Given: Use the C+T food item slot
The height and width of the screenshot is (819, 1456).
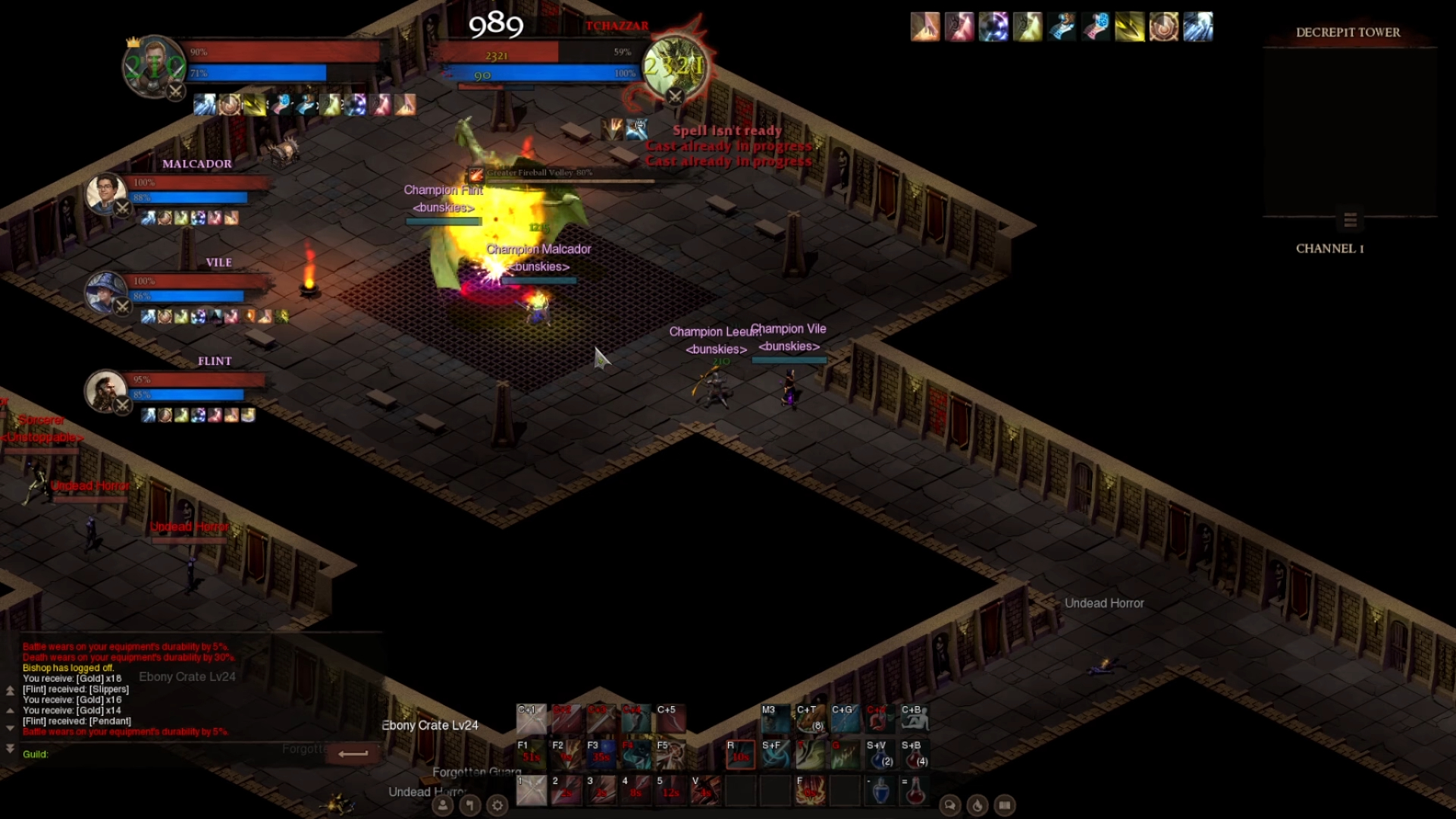Looking at the screenshot, I should (x=810, y=719).
